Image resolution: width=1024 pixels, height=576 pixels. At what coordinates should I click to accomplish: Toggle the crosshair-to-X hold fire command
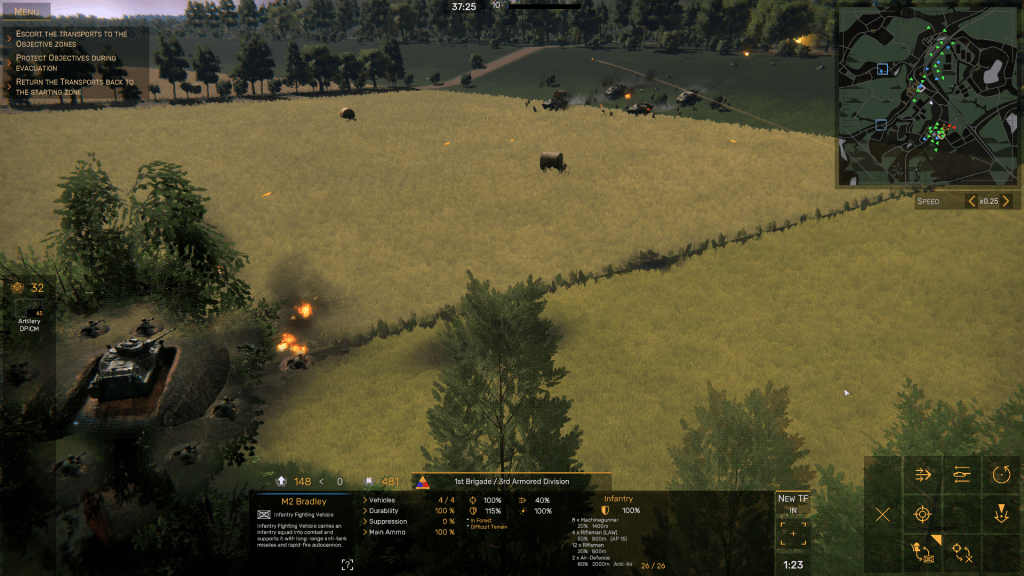click(962, 551)
